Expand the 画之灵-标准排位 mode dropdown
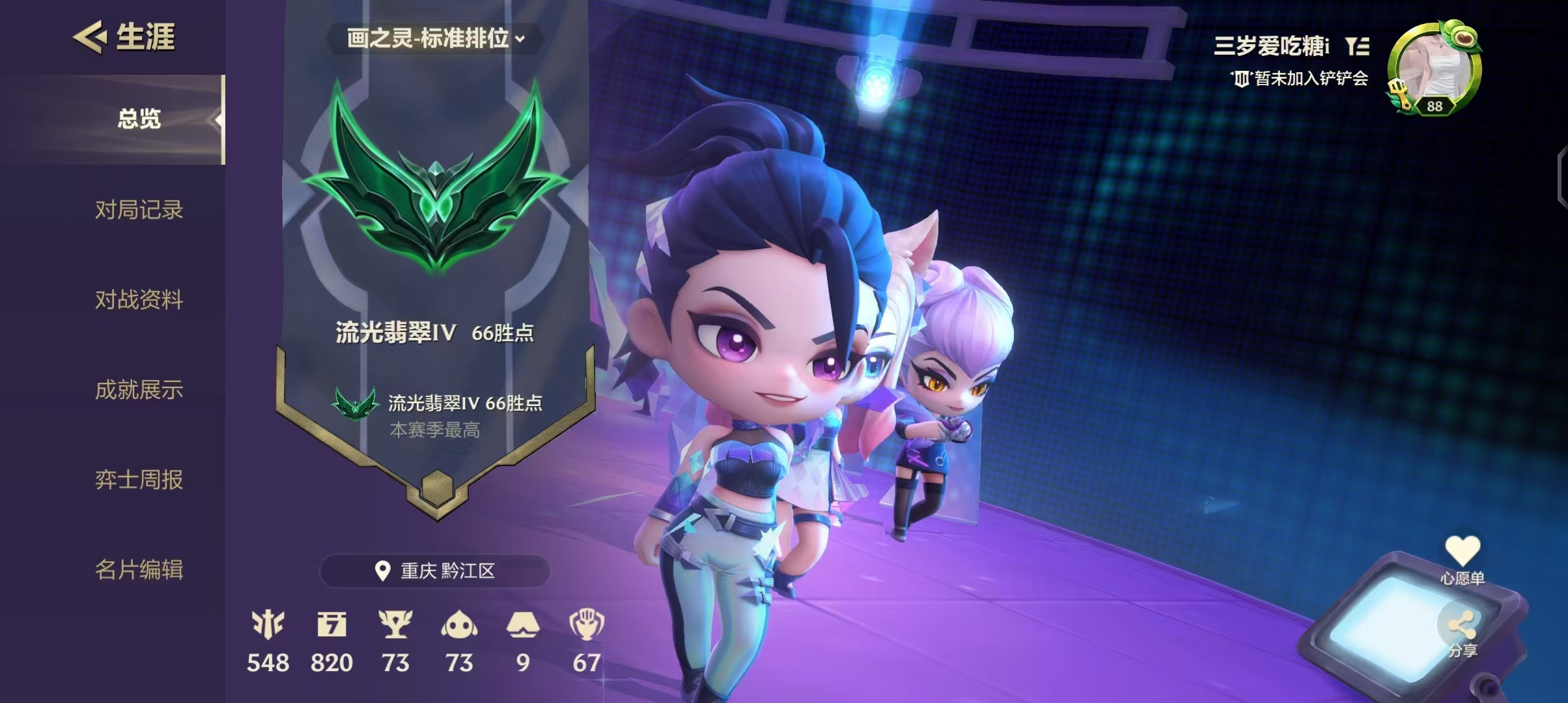Image resolution: width=1568 pixels, height=703 pixels. 435,38
